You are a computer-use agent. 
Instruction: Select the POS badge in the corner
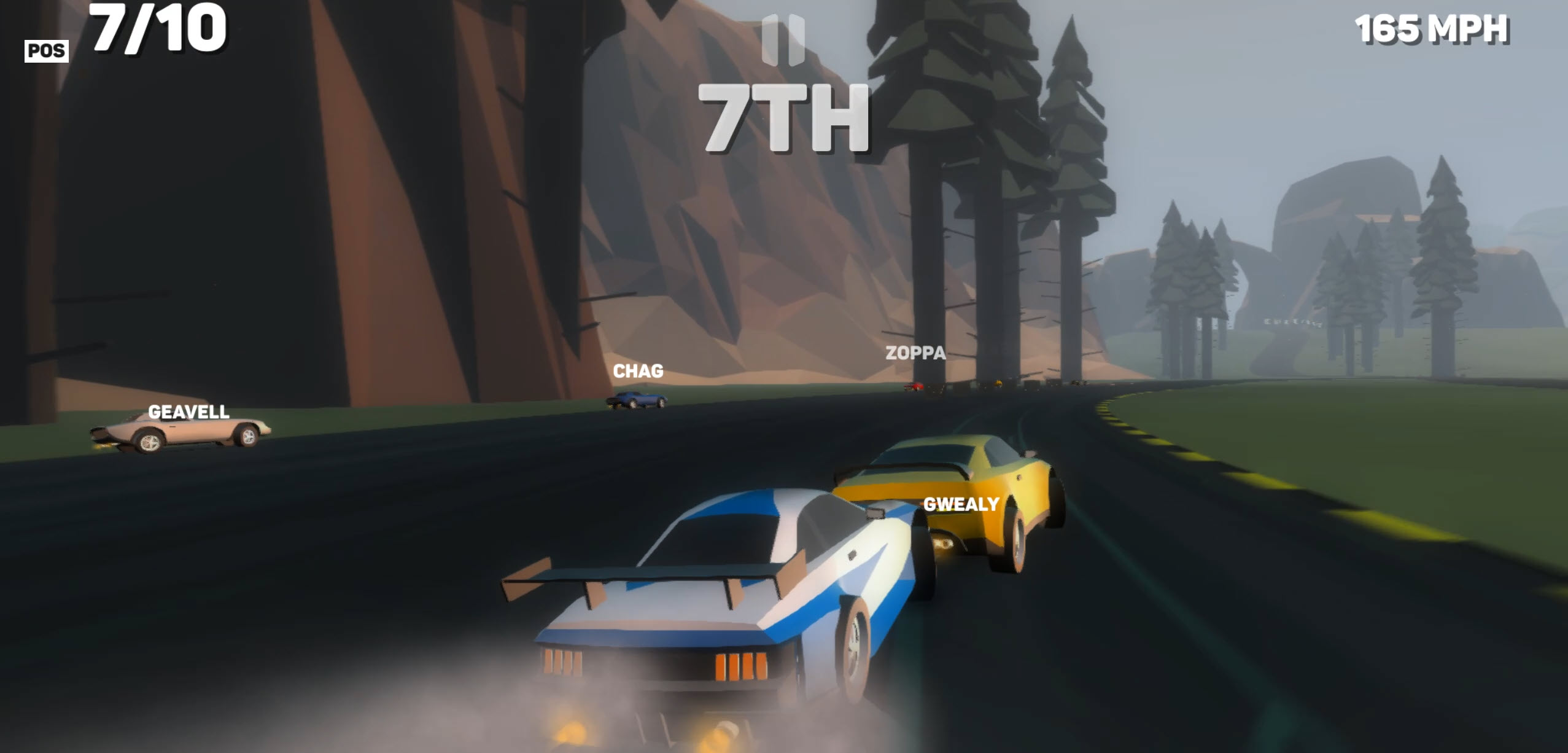click(x=46, y=50)
